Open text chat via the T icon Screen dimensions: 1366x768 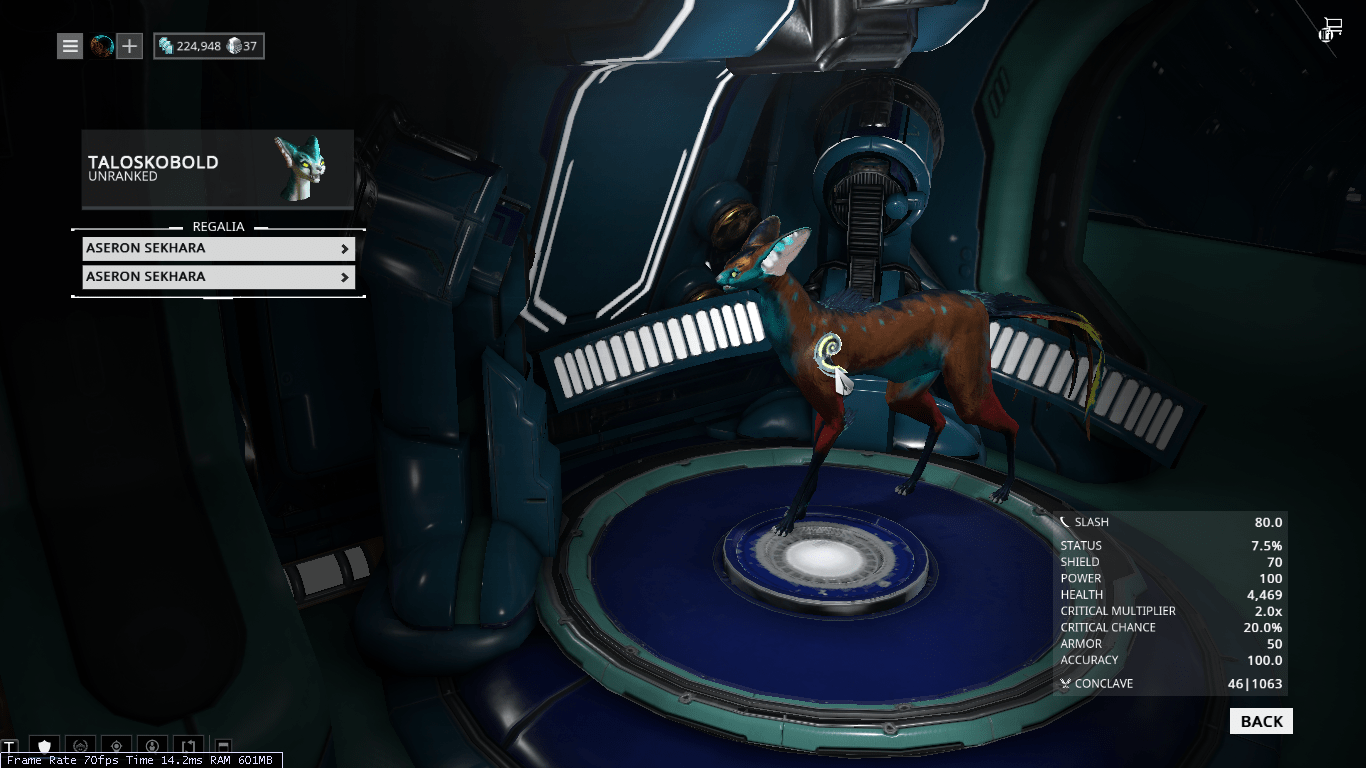tap(10, 745)
